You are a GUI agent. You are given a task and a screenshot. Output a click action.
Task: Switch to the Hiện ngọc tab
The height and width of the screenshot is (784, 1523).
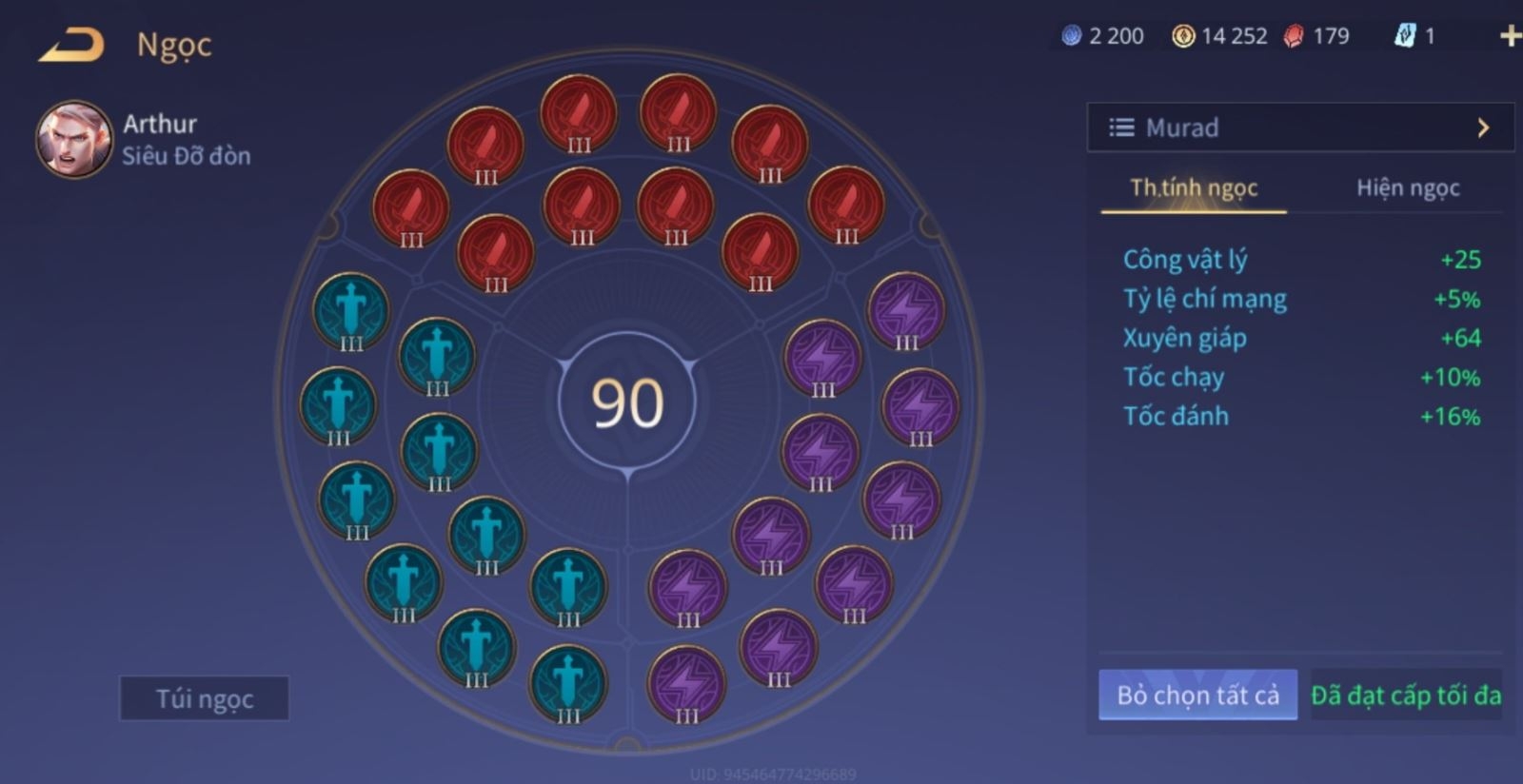point(1407,188)
